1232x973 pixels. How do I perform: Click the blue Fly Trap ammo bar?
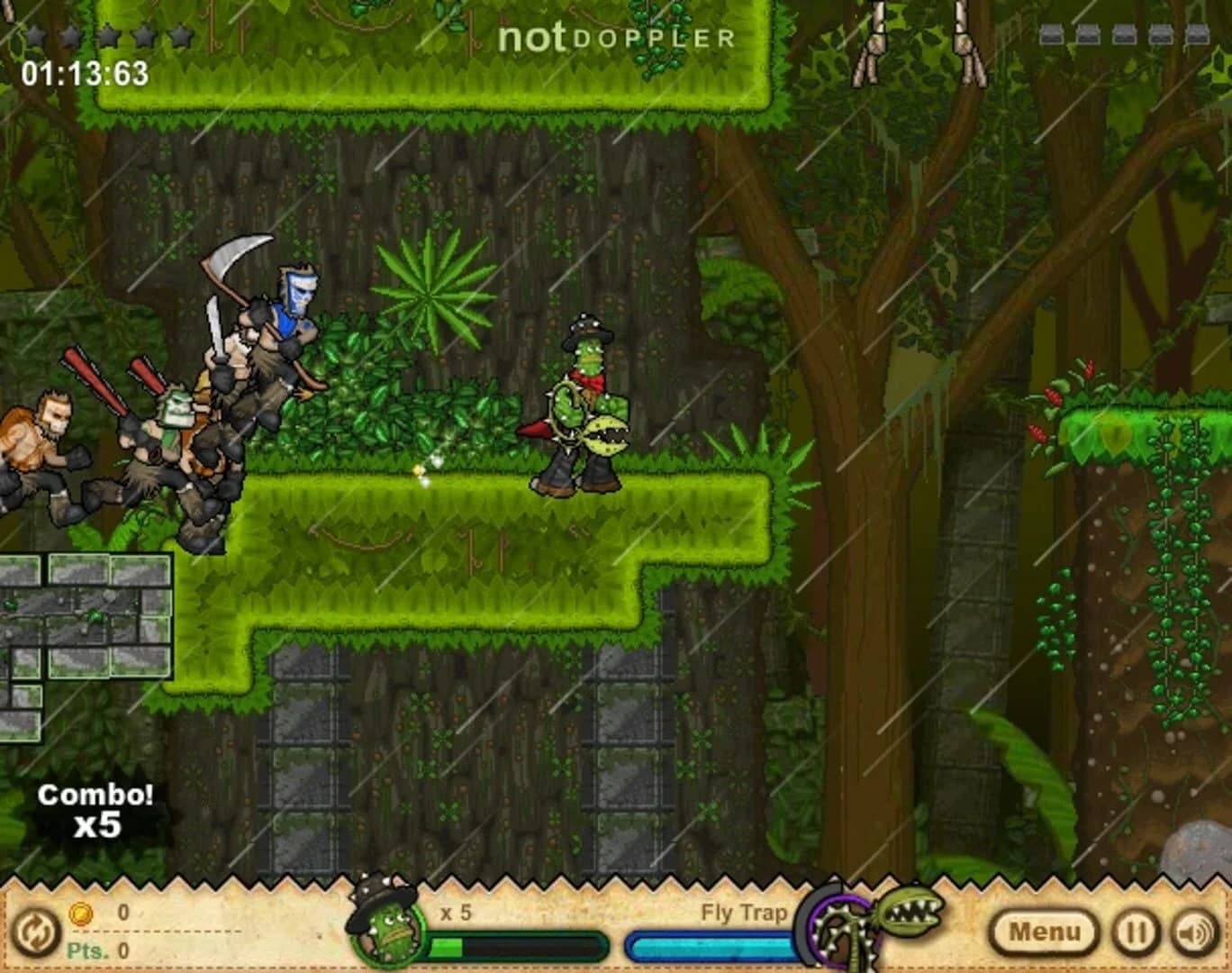click(711, 946)
